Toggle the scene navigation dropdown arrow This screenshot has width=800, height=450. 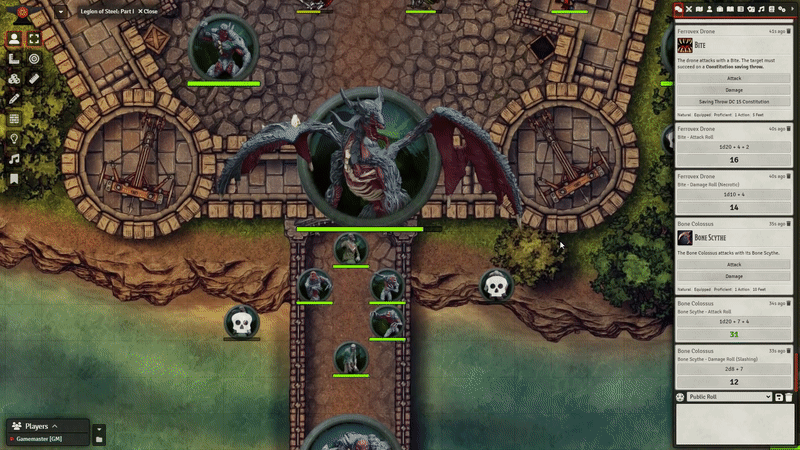[x=62, y=12]
